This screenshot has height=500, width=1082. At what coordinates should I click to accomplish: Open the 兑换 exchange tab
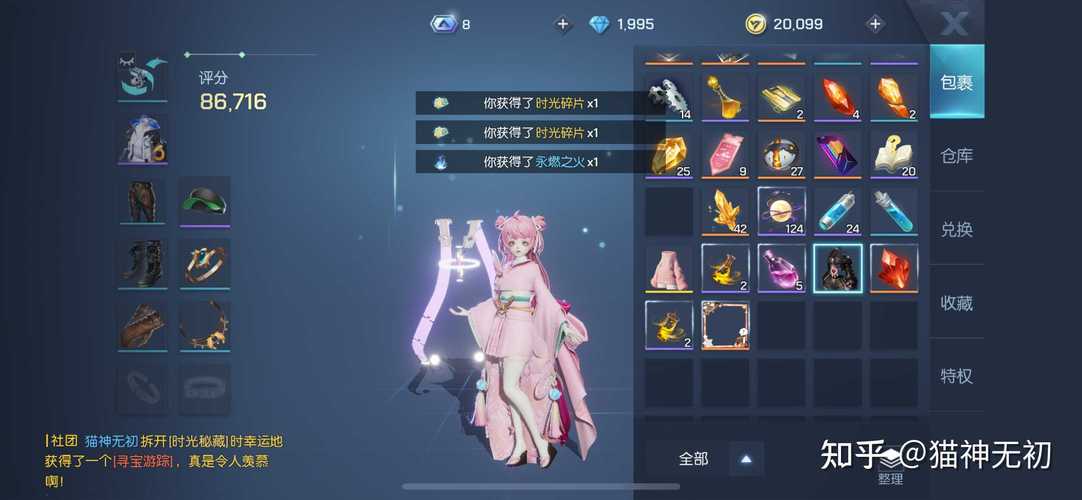point(956,229)
